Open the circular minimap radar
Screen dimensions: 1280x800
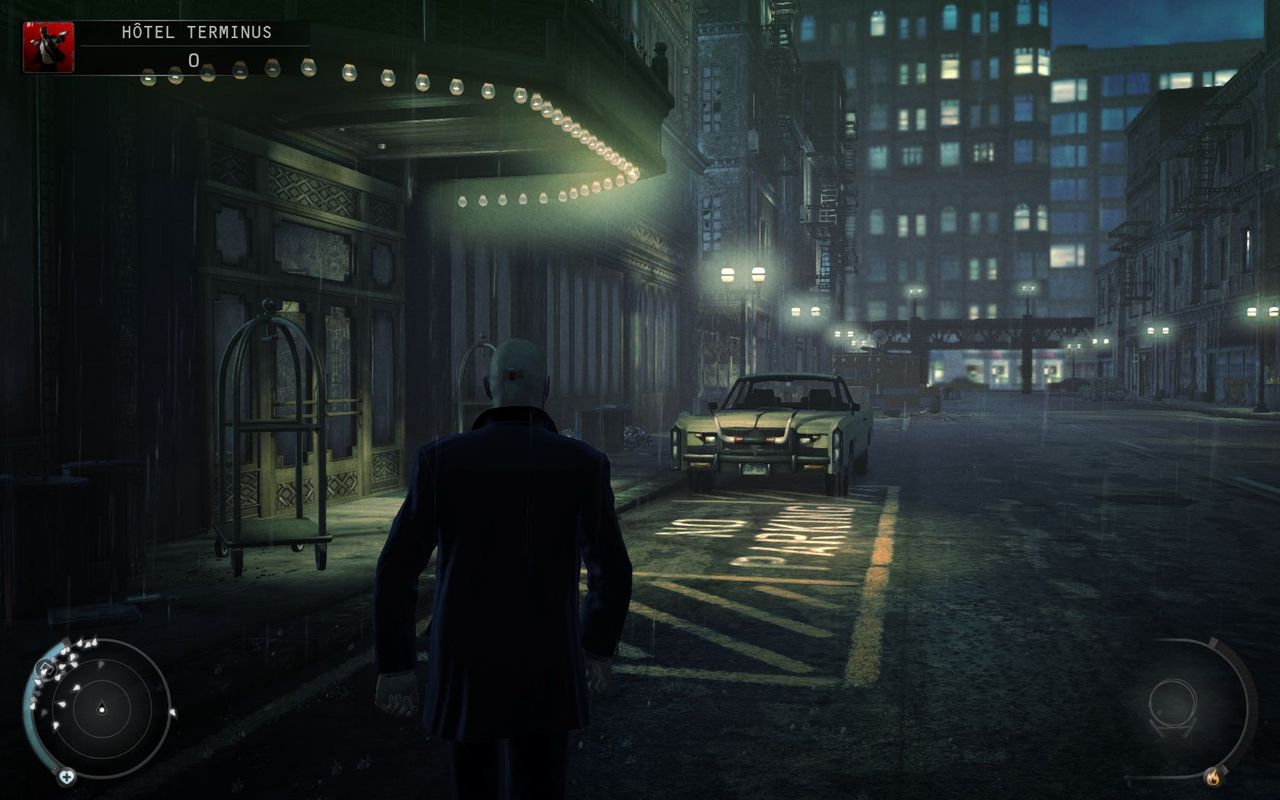(x=100, y=709)
